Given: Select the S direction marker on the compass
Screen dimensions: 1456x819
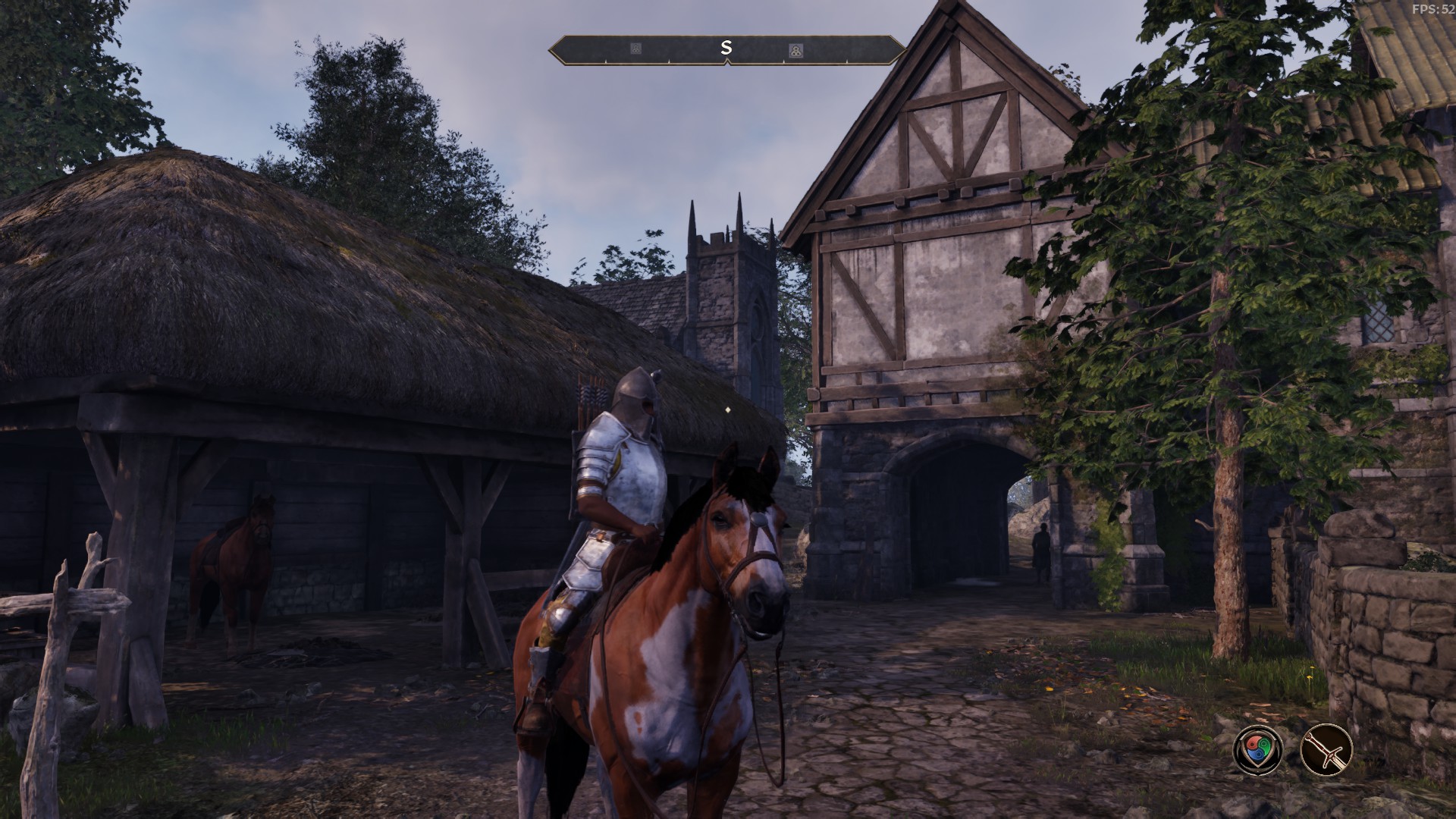Looking at the screenshot, I should pyautogui.click(x=726, y=46).
